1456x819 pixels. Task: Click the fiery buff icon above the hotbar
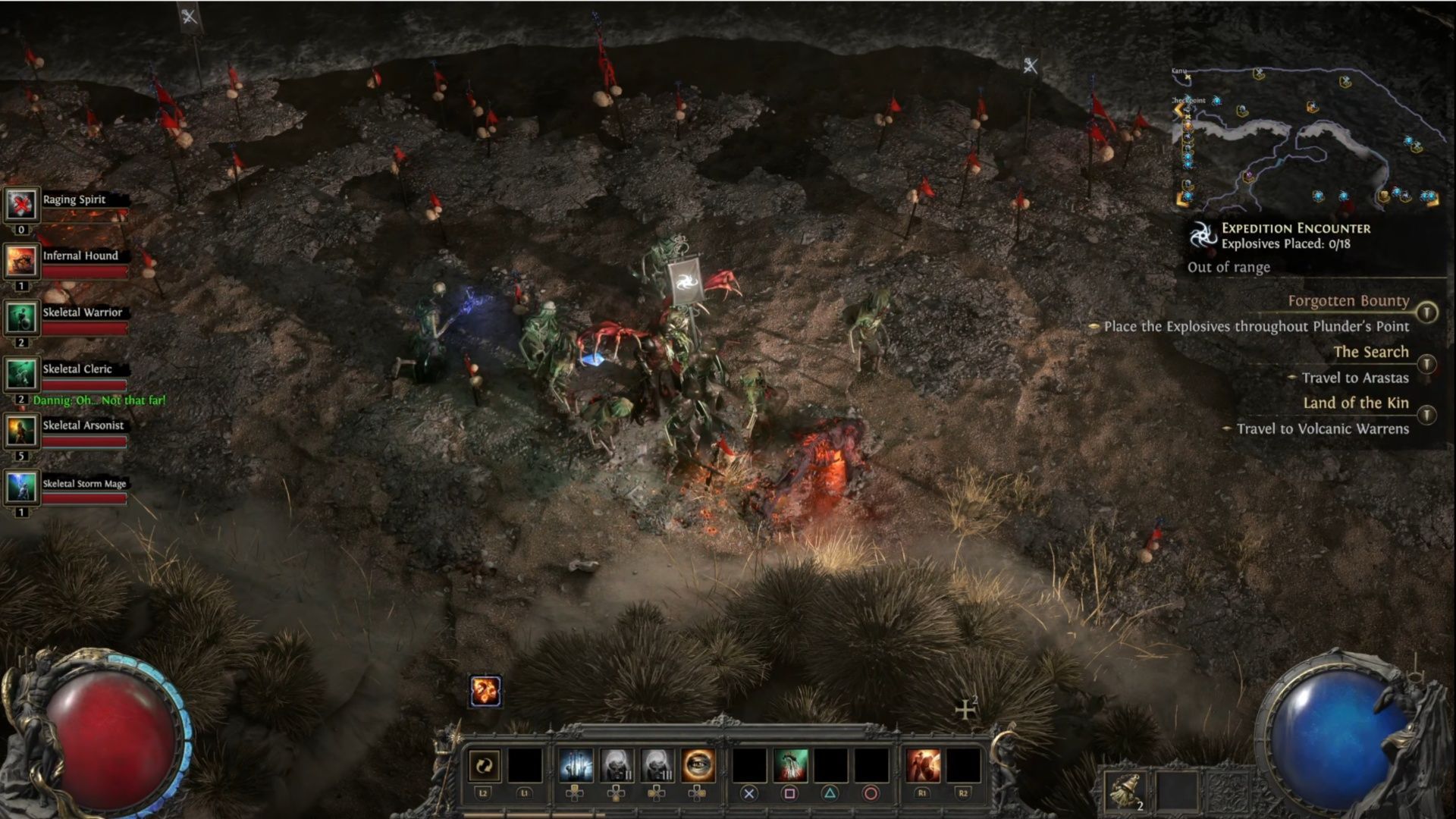click(x=485, y=691)
